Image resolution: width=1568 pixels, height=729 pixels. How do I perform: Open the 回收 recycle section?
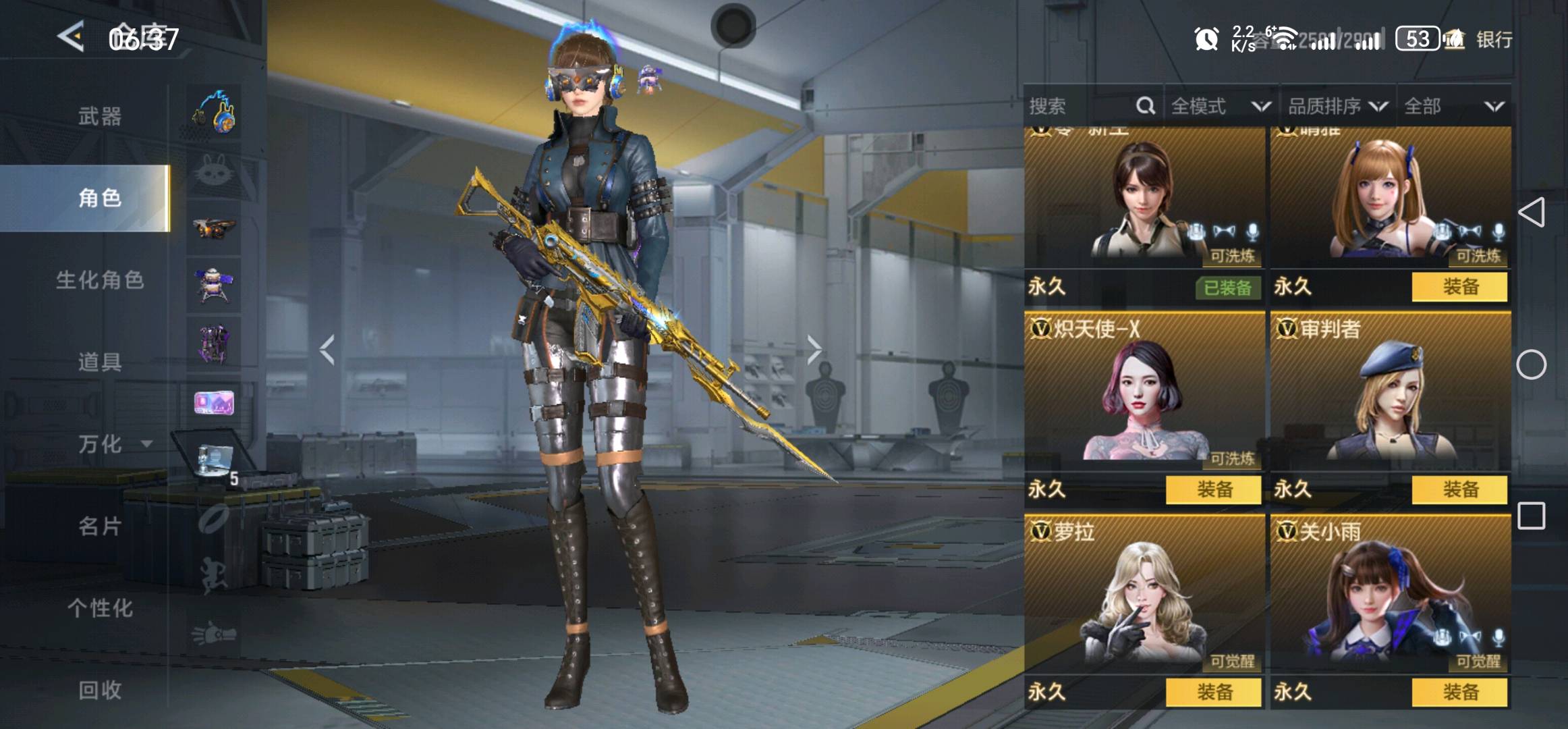tap(100, 690)
